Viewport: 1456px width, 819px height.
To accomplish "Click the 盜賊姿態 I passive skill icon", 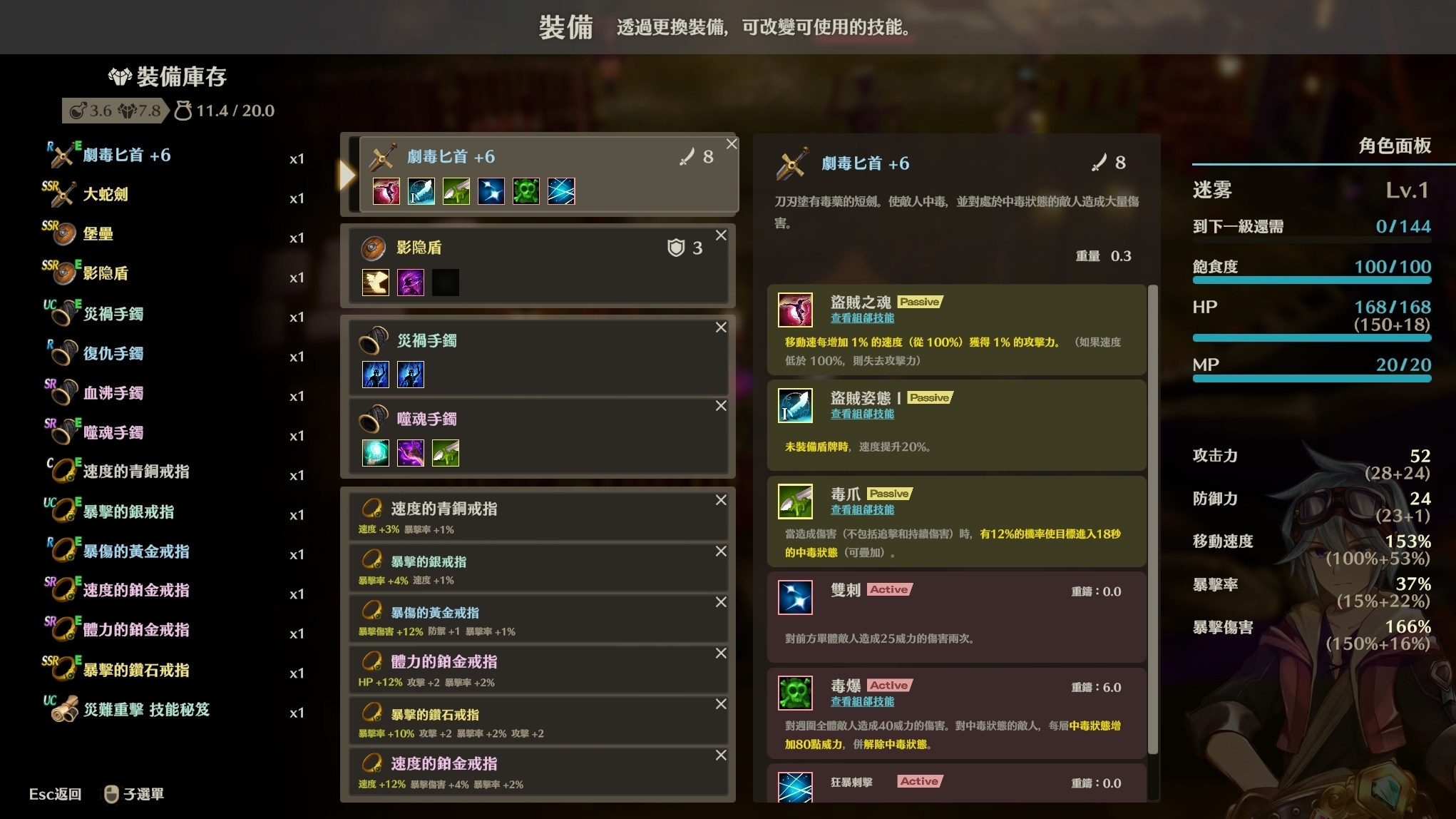I will [796, 405].
